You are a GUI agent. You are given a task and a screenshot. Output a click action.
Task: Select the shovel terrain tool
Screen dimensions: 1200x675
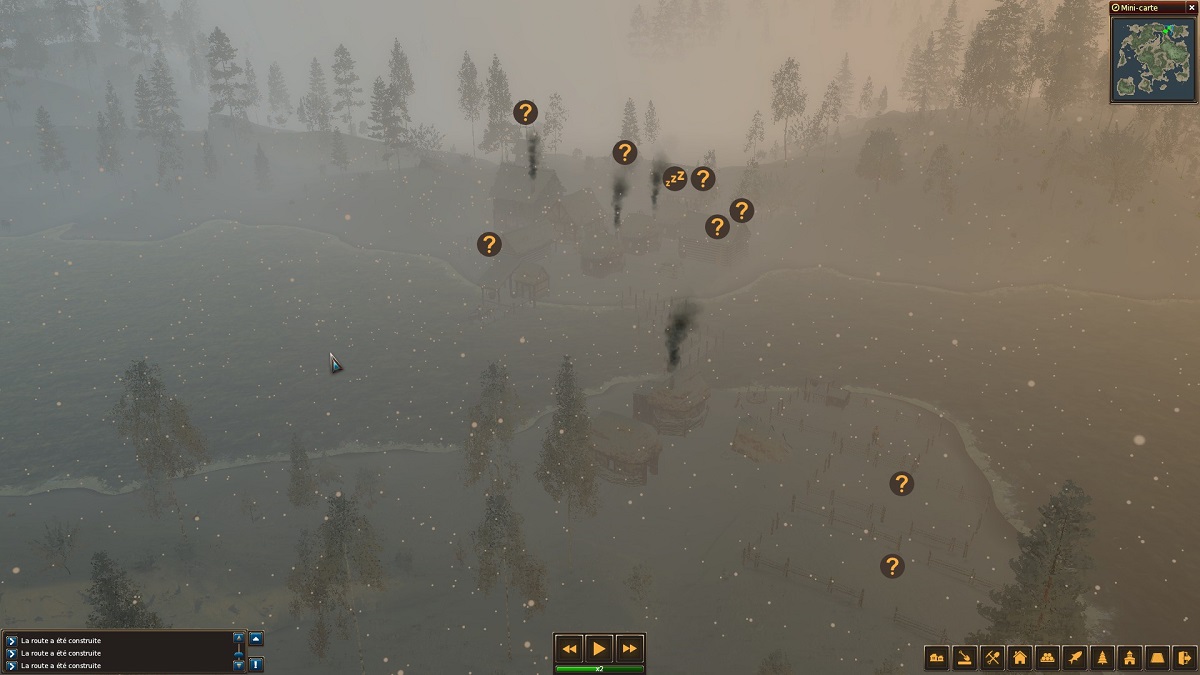(x=965, y=657)
